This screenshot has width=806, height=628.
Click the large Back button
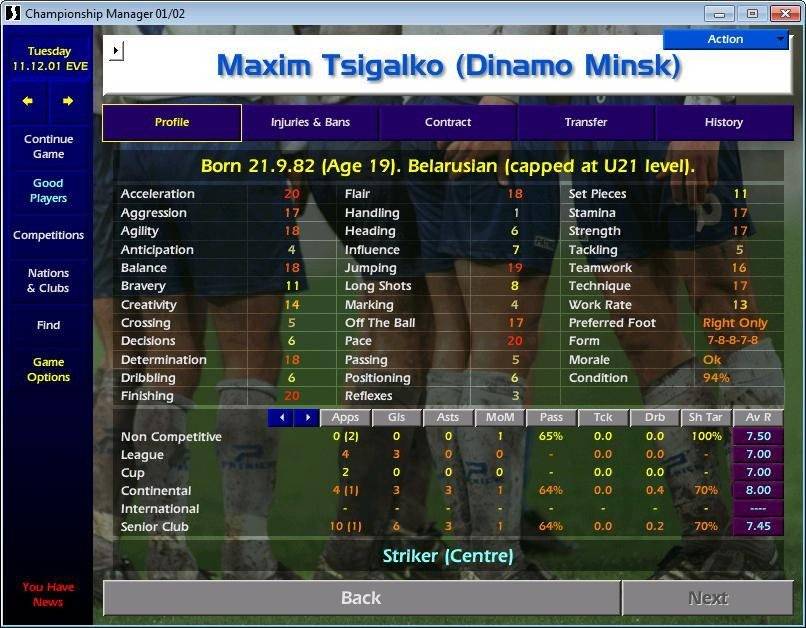(361, 598)
